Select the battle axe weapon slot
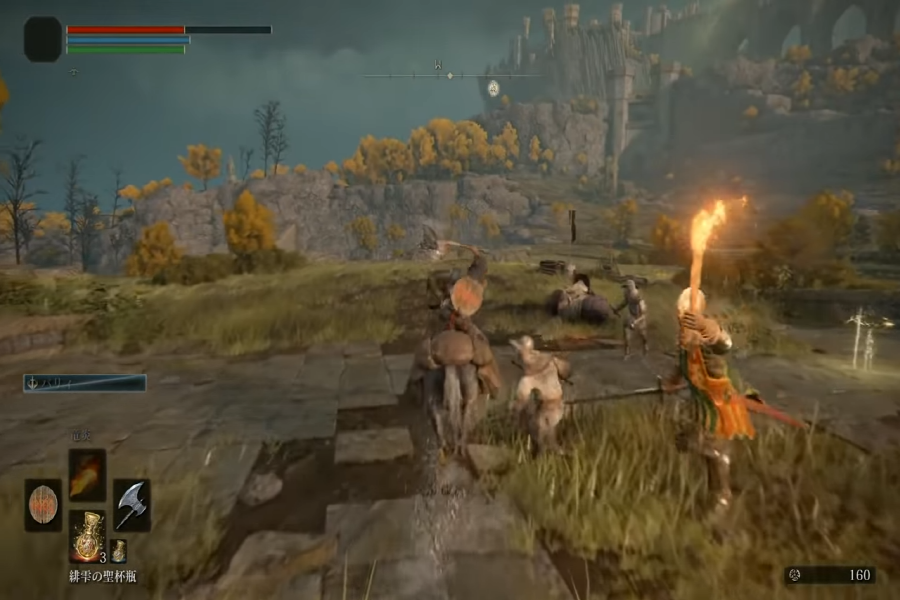 click(x=132, y=505)
